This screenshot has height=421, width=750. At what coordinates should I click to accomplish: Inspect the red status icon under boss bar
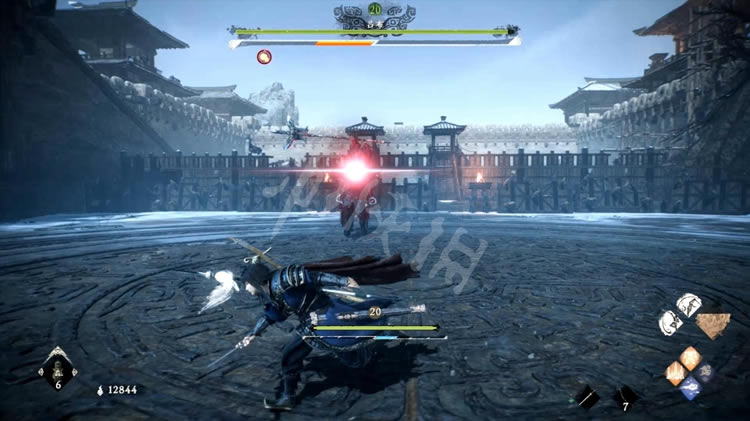[264, 57]
